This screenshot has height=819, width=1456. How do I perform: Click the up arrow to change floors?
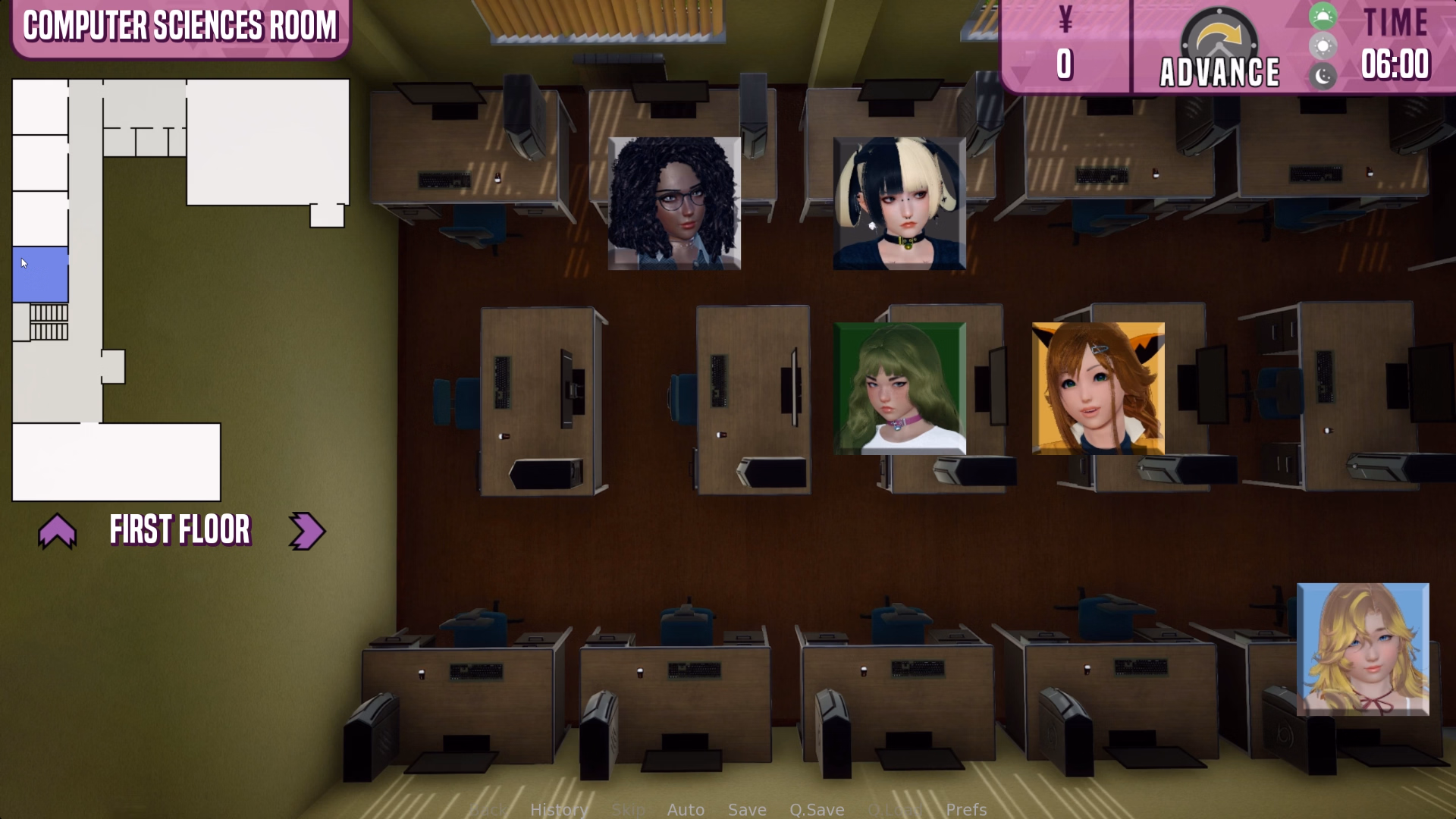coord(58,531)
